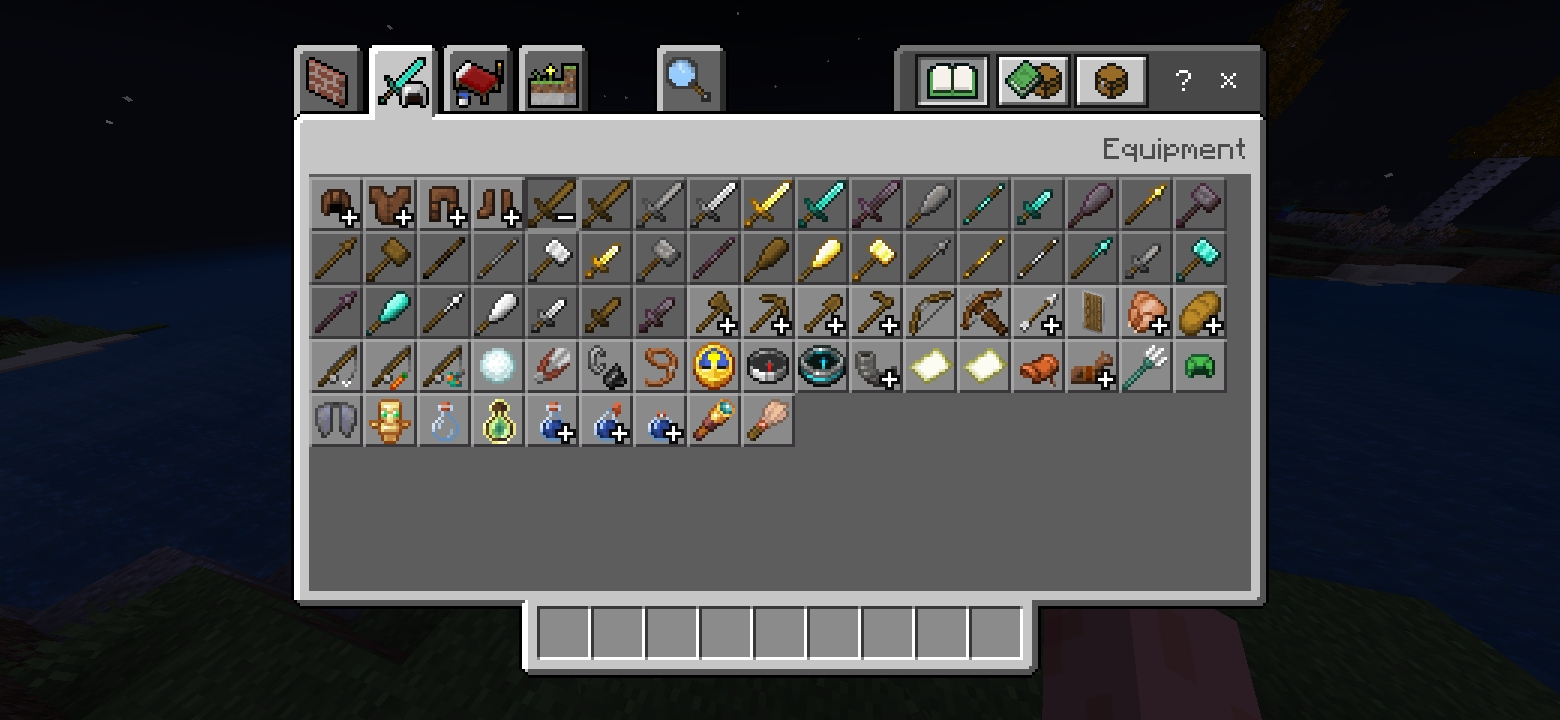Open the Items tab with the bed icon
This screenshot has height=720, width=1560.
point(478,81)
